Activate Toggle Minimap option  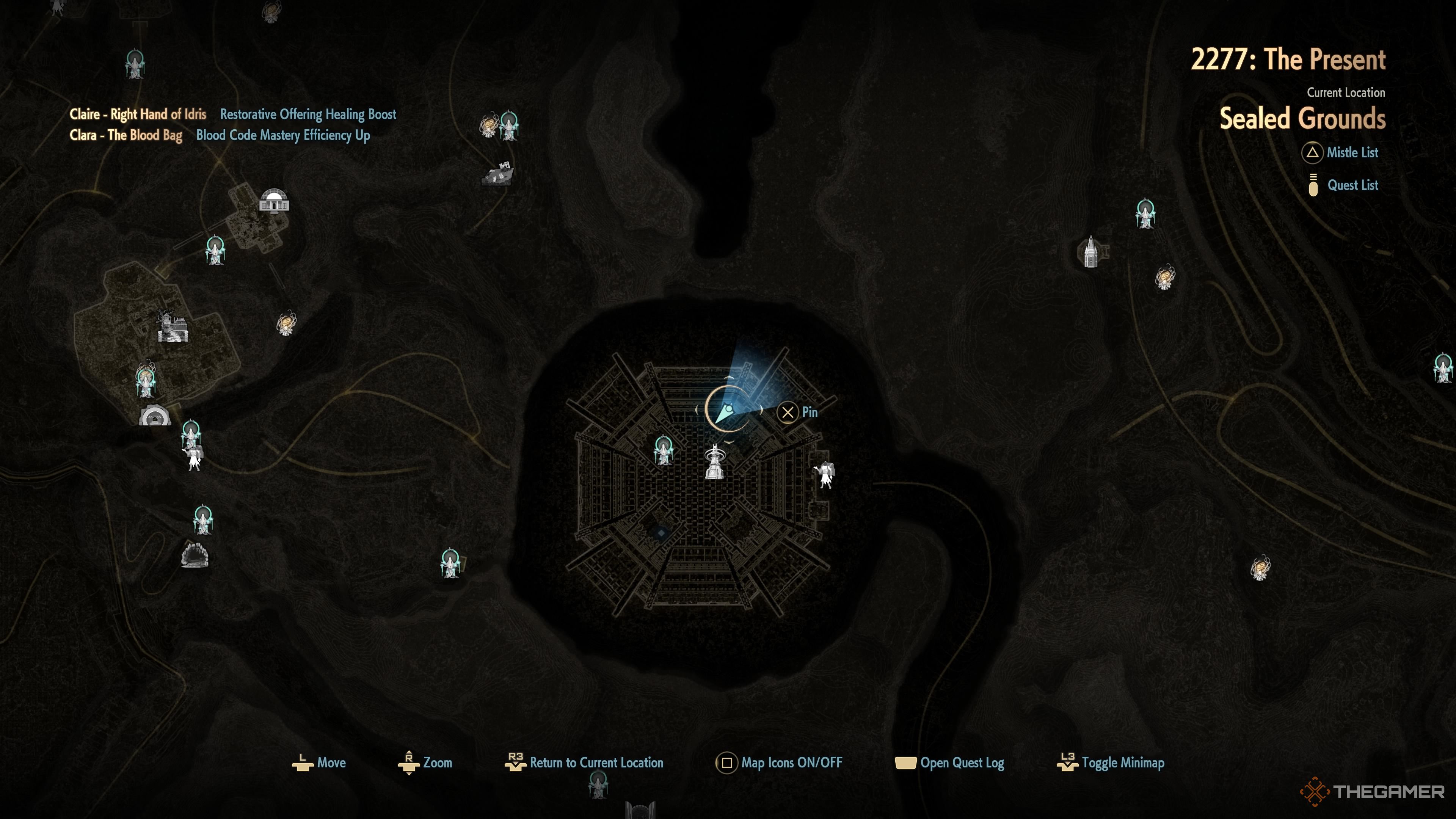click(x=1111, y=763)
